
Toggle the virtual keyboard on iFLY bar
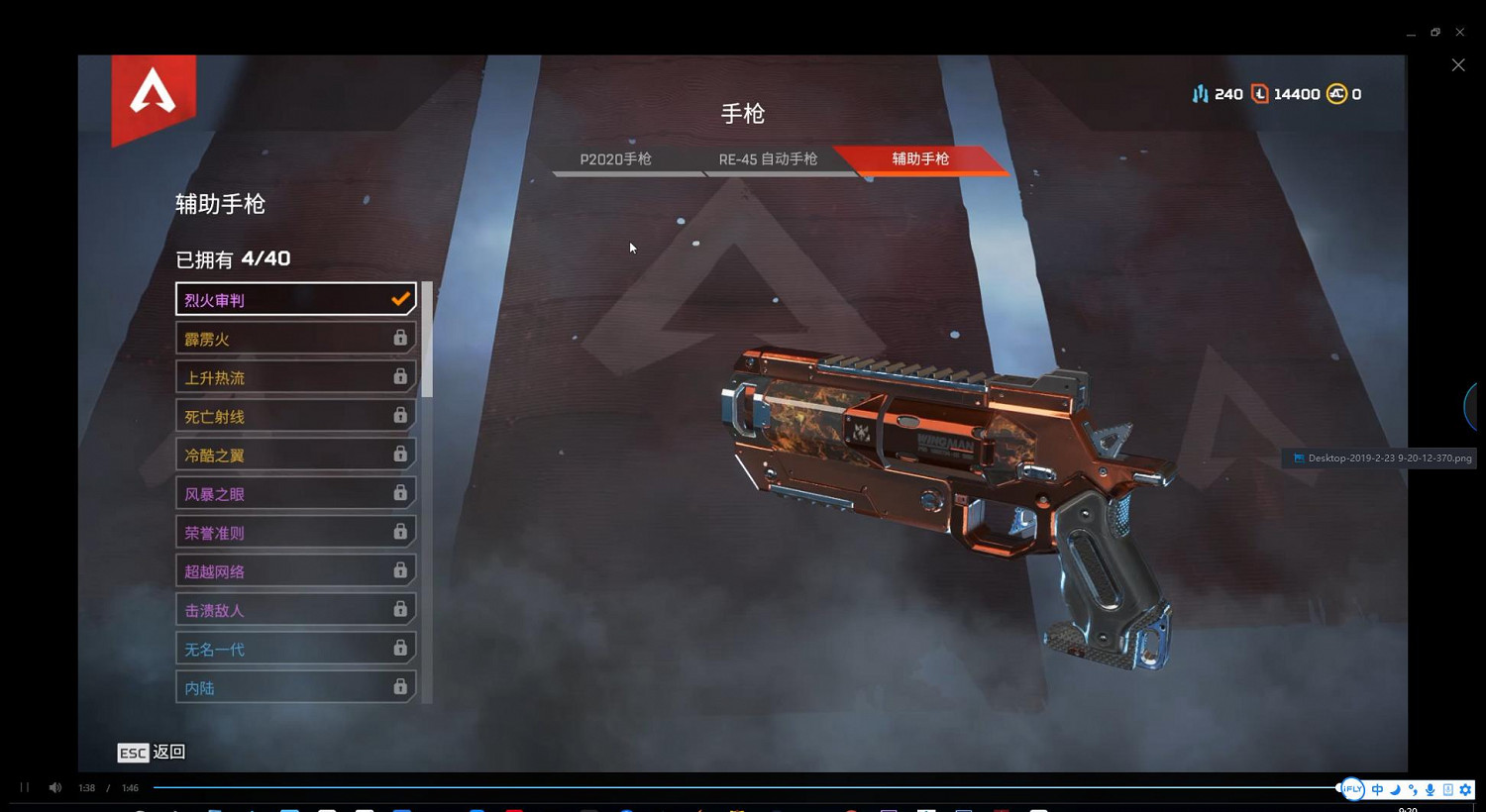point(1447,789)
